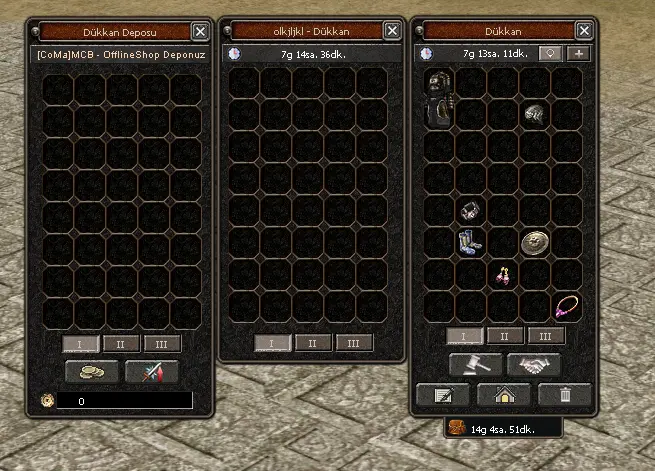The height and width of the screenshot is (471, 655).
Task: Click the auction gavel button
Action: point(474,364)
